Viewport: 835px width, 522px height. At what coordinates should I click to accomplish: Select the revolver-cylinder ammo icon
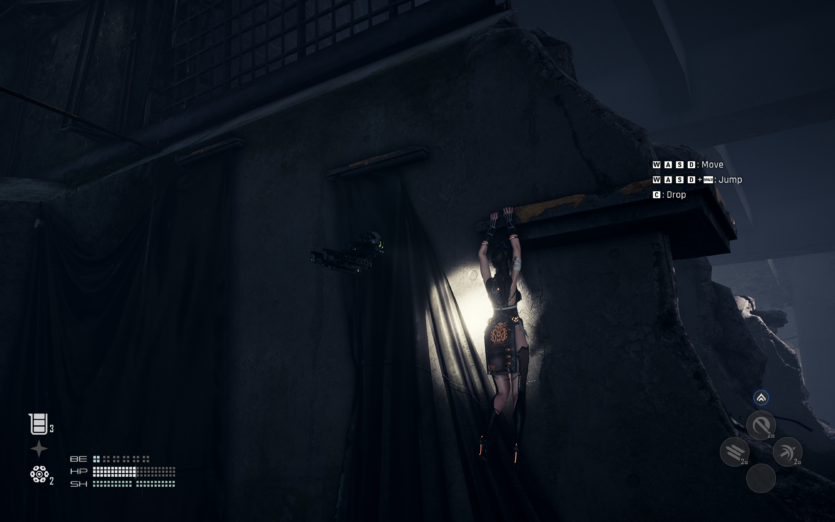pos(39,474)
